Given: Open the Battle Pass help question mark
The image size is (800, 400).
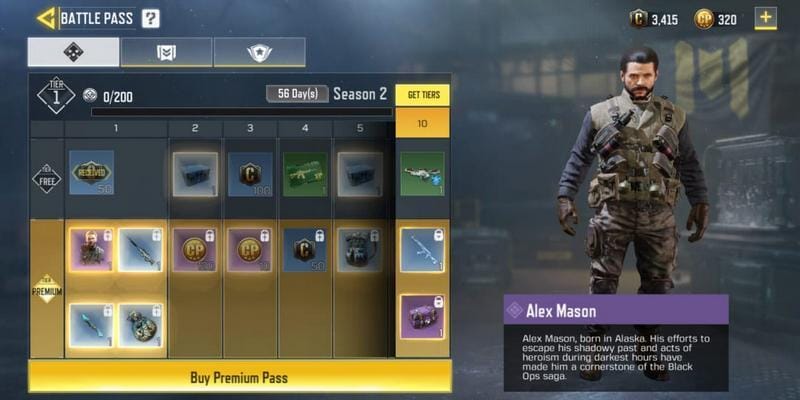Looking at the screenshot, I should tap(150, 18).
